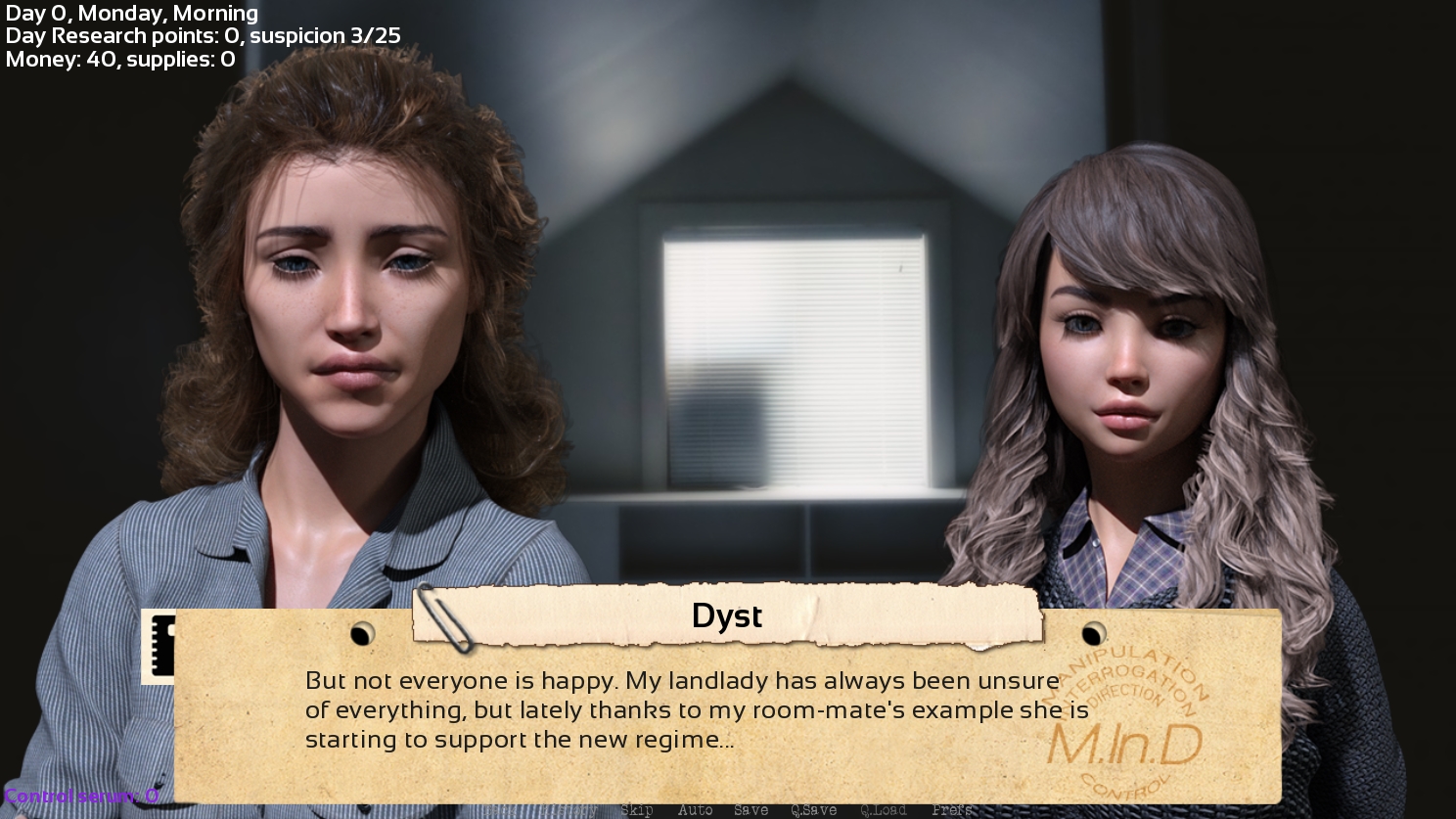The height and width of the screenshot is (819, 1456).
Task: Click the Dyst nameplate
Action: (727, 615)
